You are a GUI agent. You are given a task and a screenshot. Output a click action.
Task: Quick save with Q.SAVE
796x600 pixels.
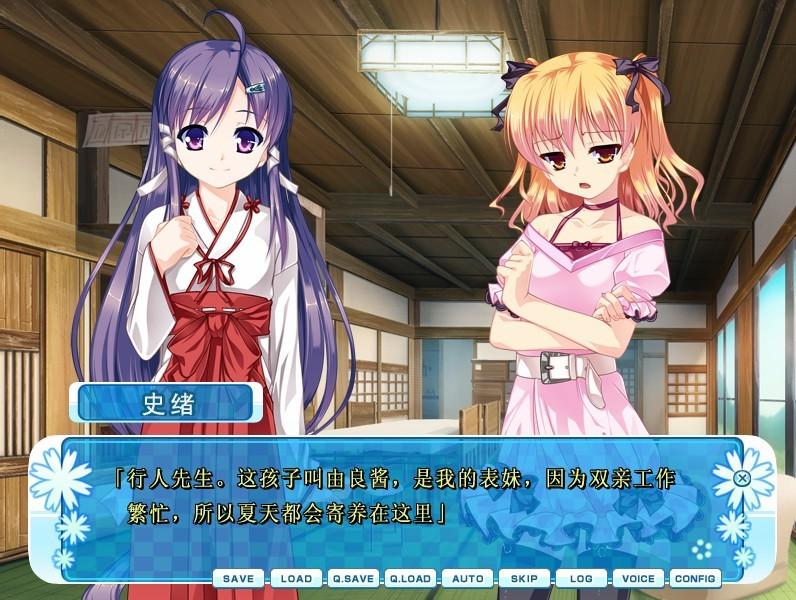pos(353,579)
